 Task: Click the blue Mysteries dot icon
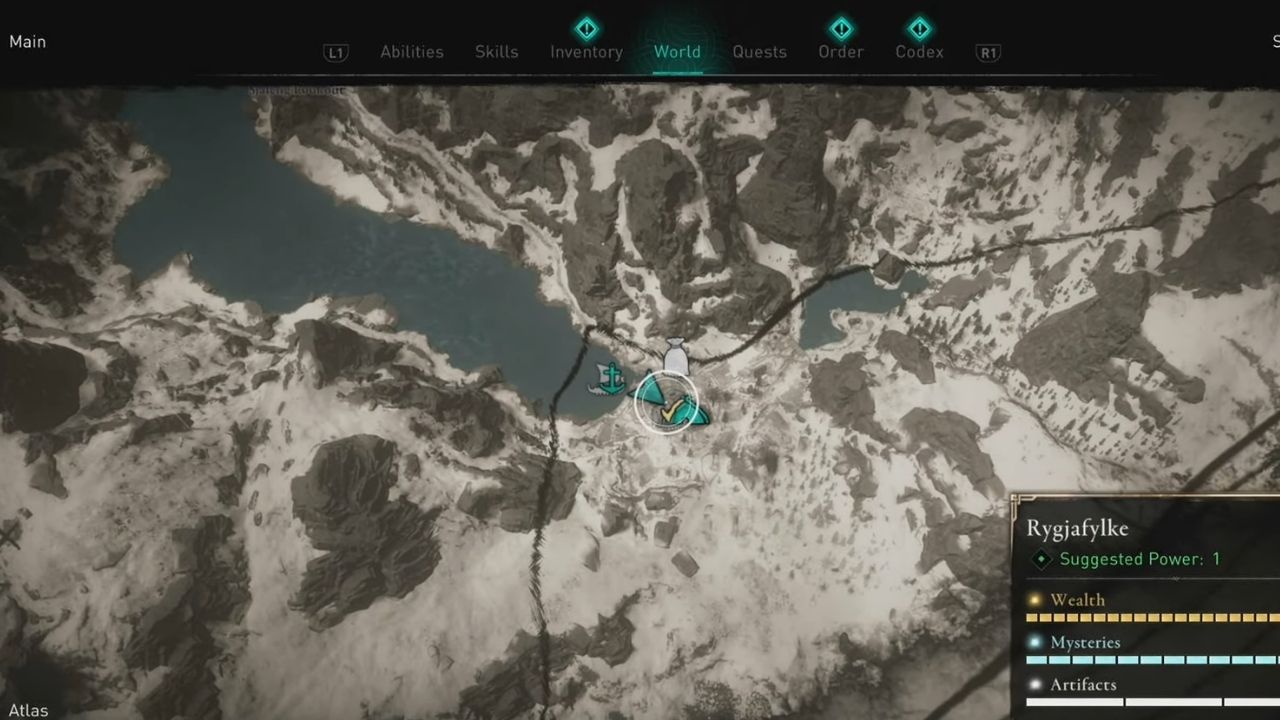coord(1036,642)
